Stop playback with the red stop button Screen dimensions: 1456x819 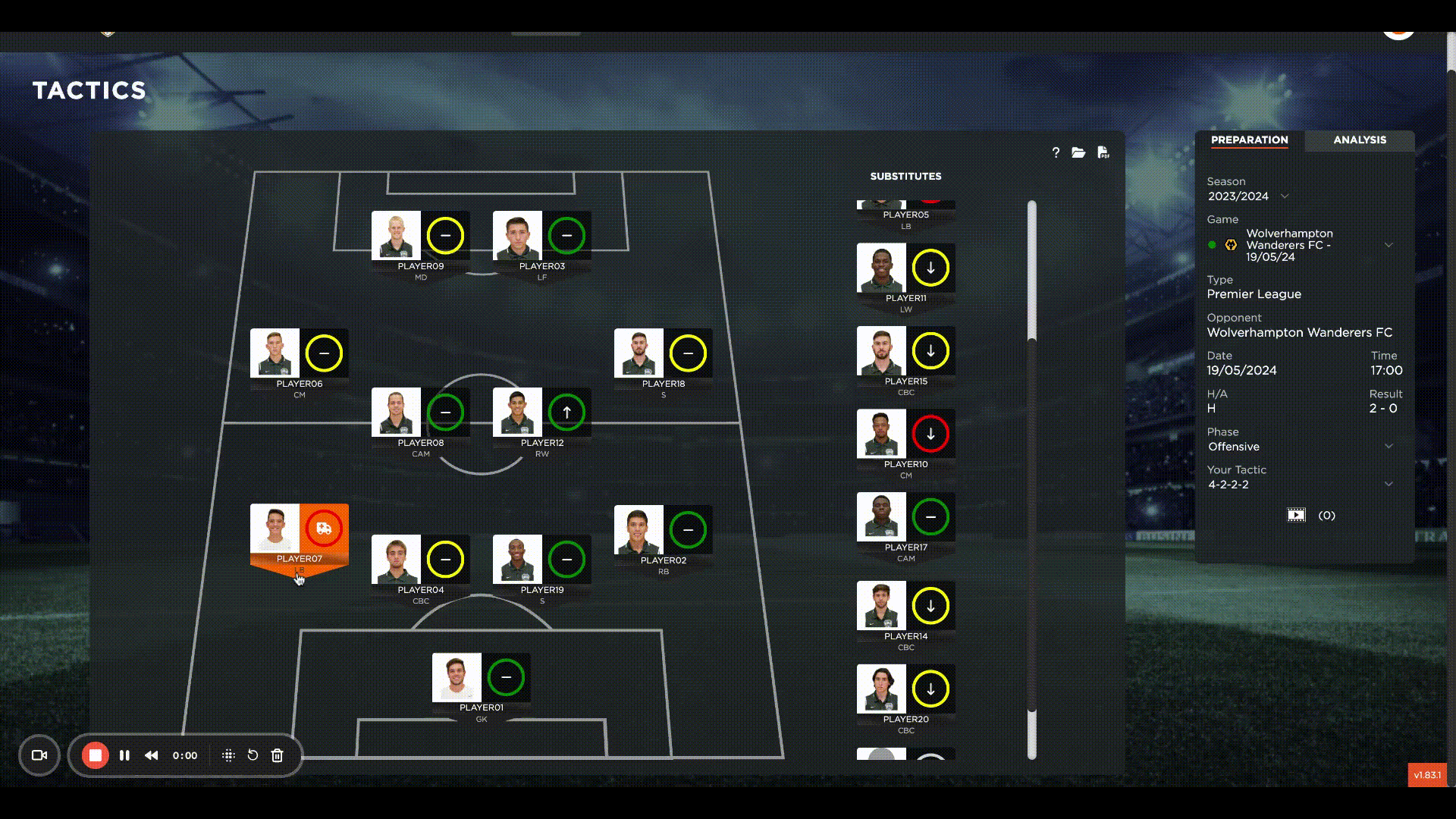(94, 755)
